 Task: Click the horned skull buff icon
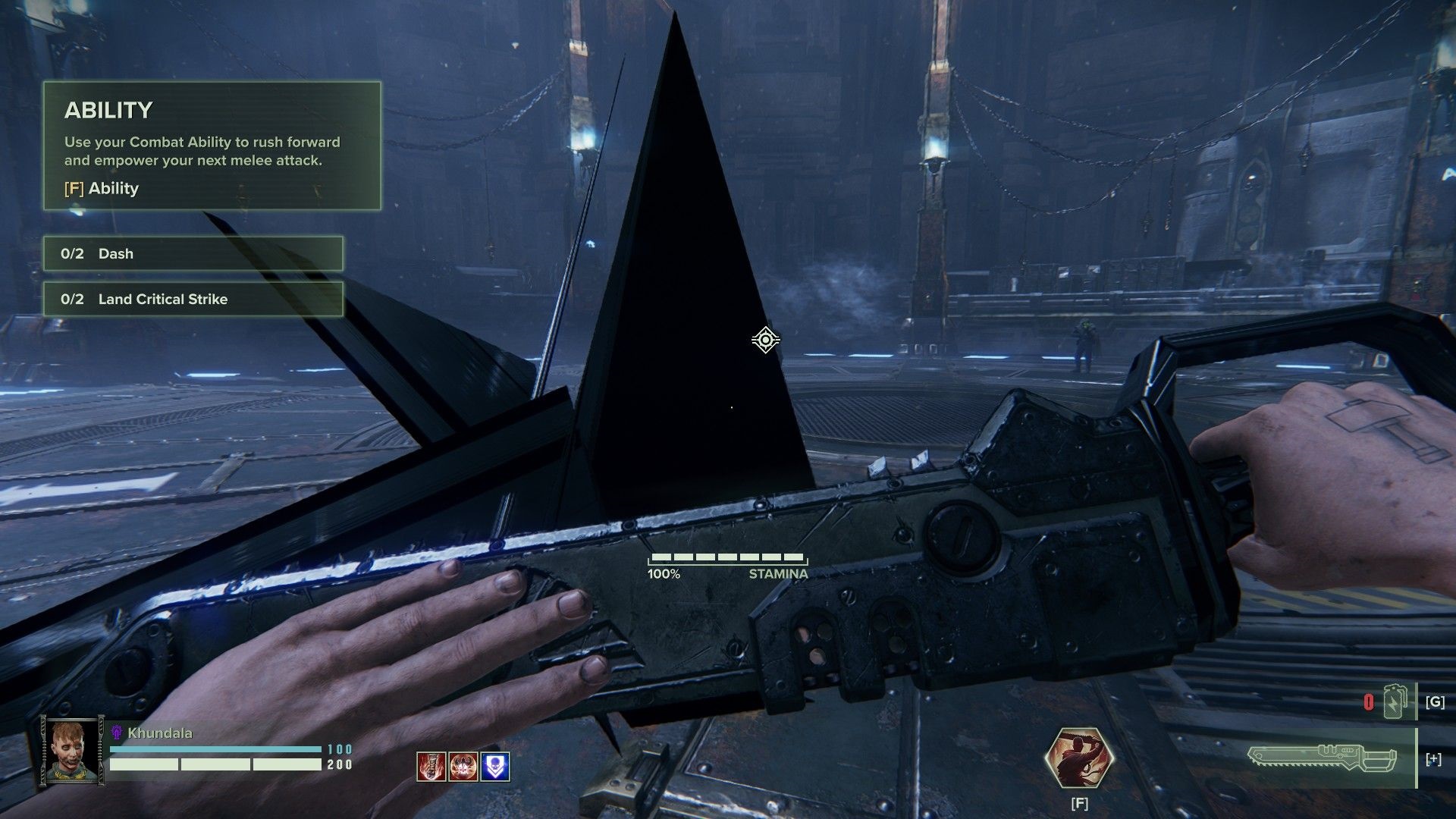(x=463, y=767)
